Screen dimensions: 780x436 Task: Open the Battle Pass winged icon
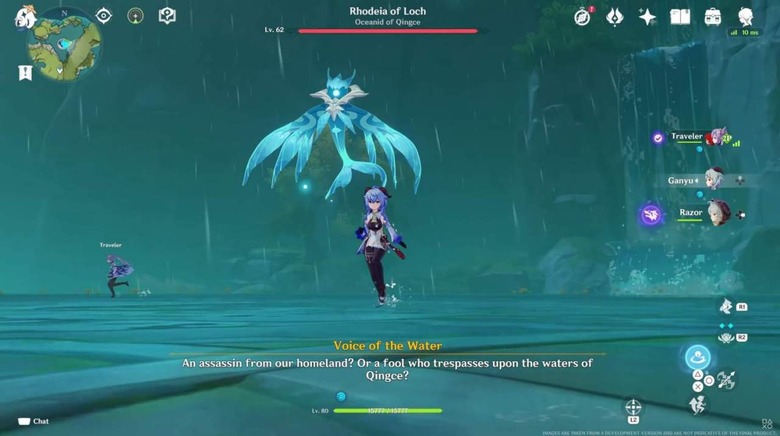[x=615, y=17]
